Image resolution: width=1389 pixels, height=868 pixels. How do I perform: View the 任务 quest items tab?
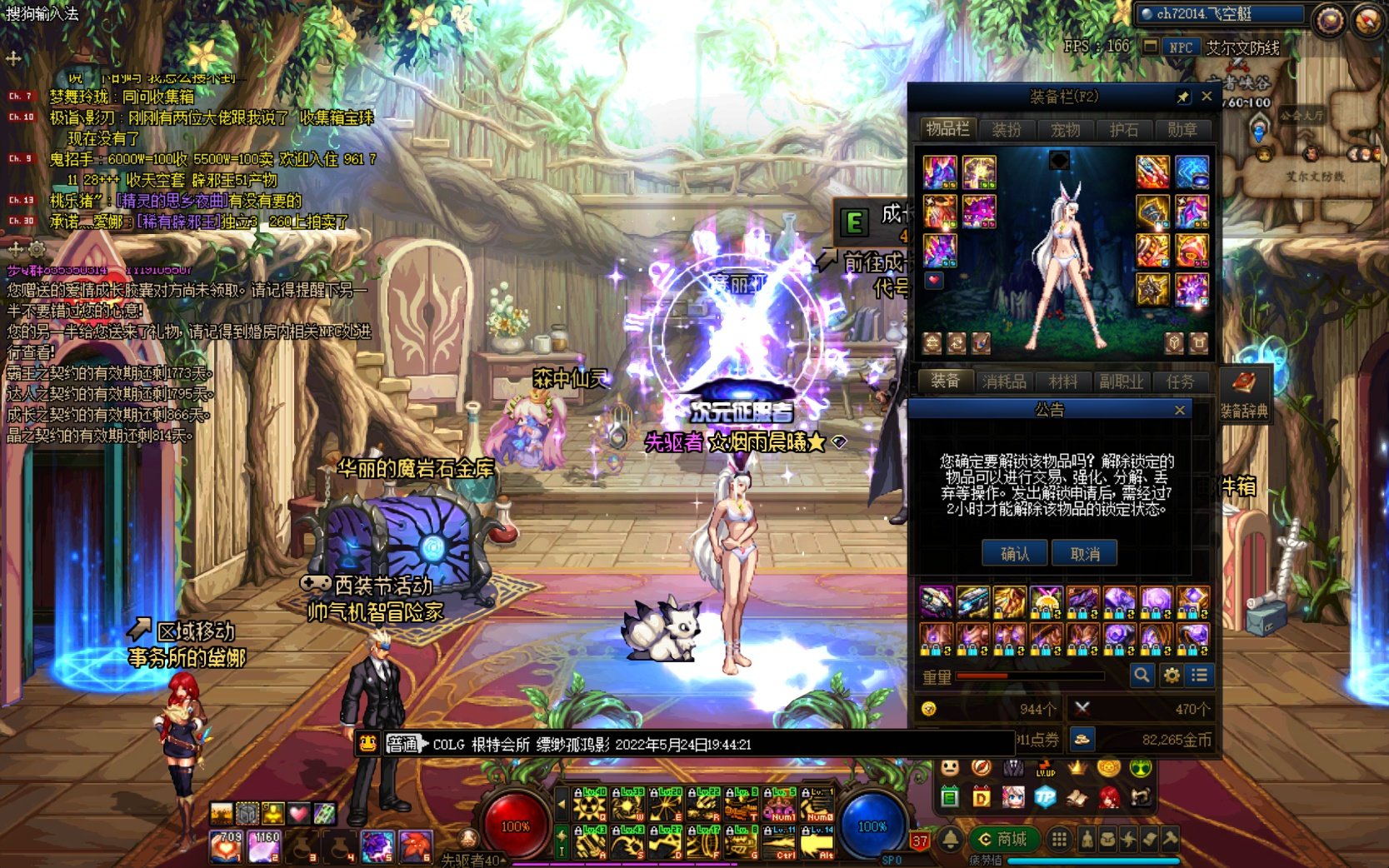click(1180, 382)
